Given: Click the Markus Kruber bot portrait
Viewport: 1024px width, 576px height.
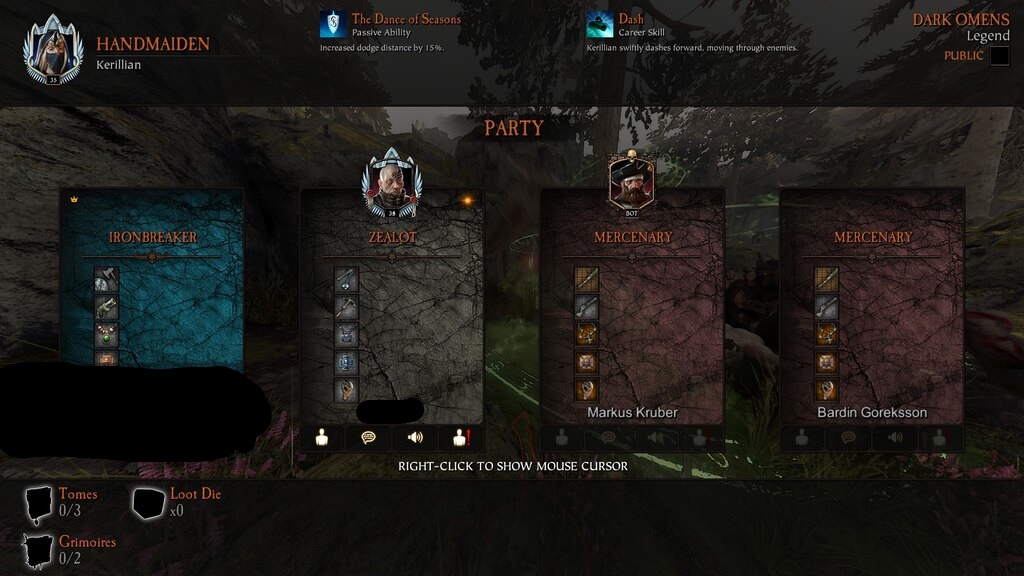Looking at the screenshot, I should (632, 181).
